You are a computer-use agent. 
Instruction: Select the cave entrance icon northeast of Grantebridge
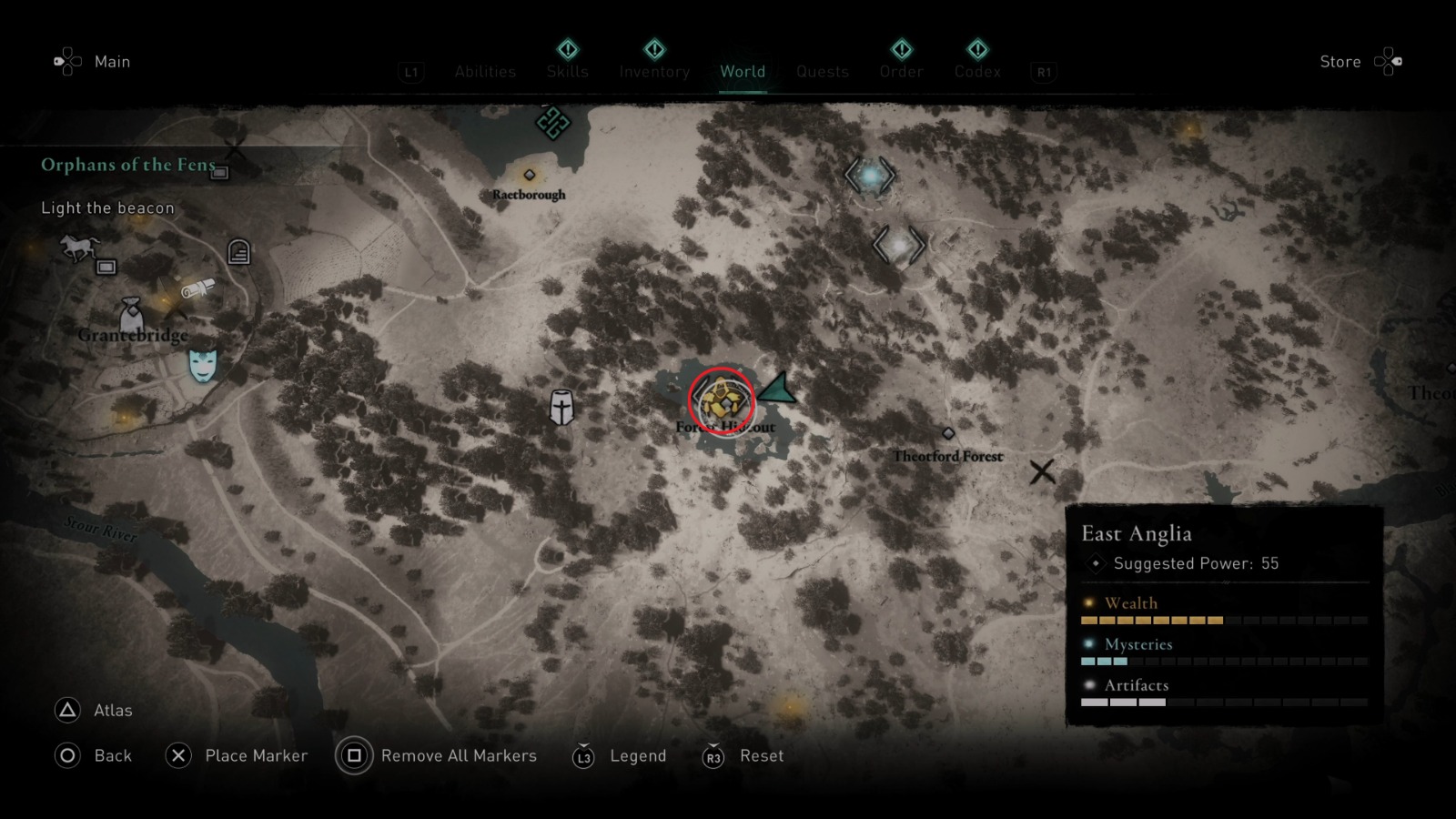[x=238, y=252]
